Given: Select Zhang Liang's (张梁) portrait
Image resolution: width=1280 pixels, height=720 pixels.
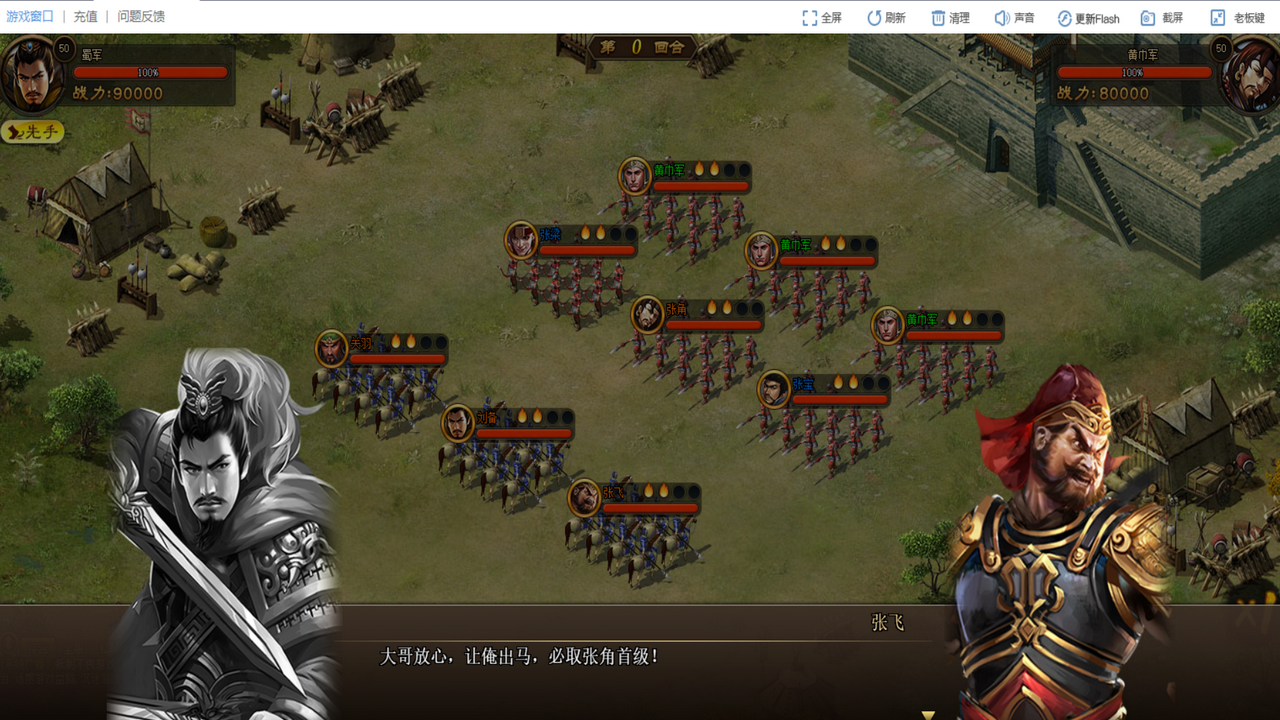Looking at the screenshot, I should [x=520, y=238].
